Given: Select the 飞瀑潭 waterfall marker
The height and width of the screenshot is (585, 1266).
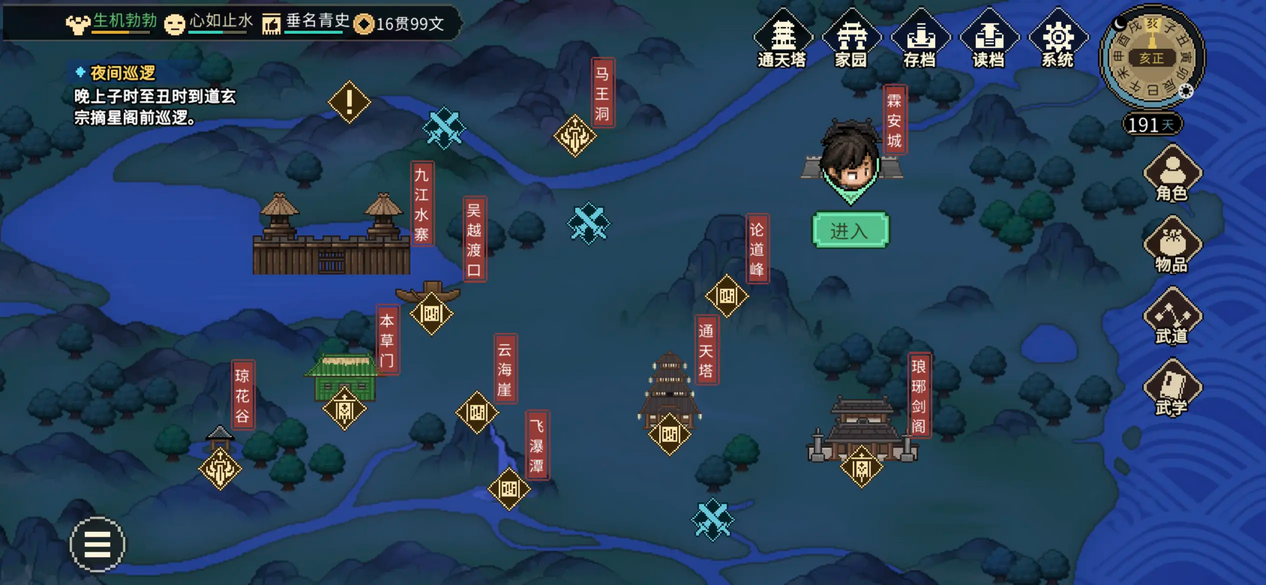Looking at the screenshot, I should click(509, 489).
